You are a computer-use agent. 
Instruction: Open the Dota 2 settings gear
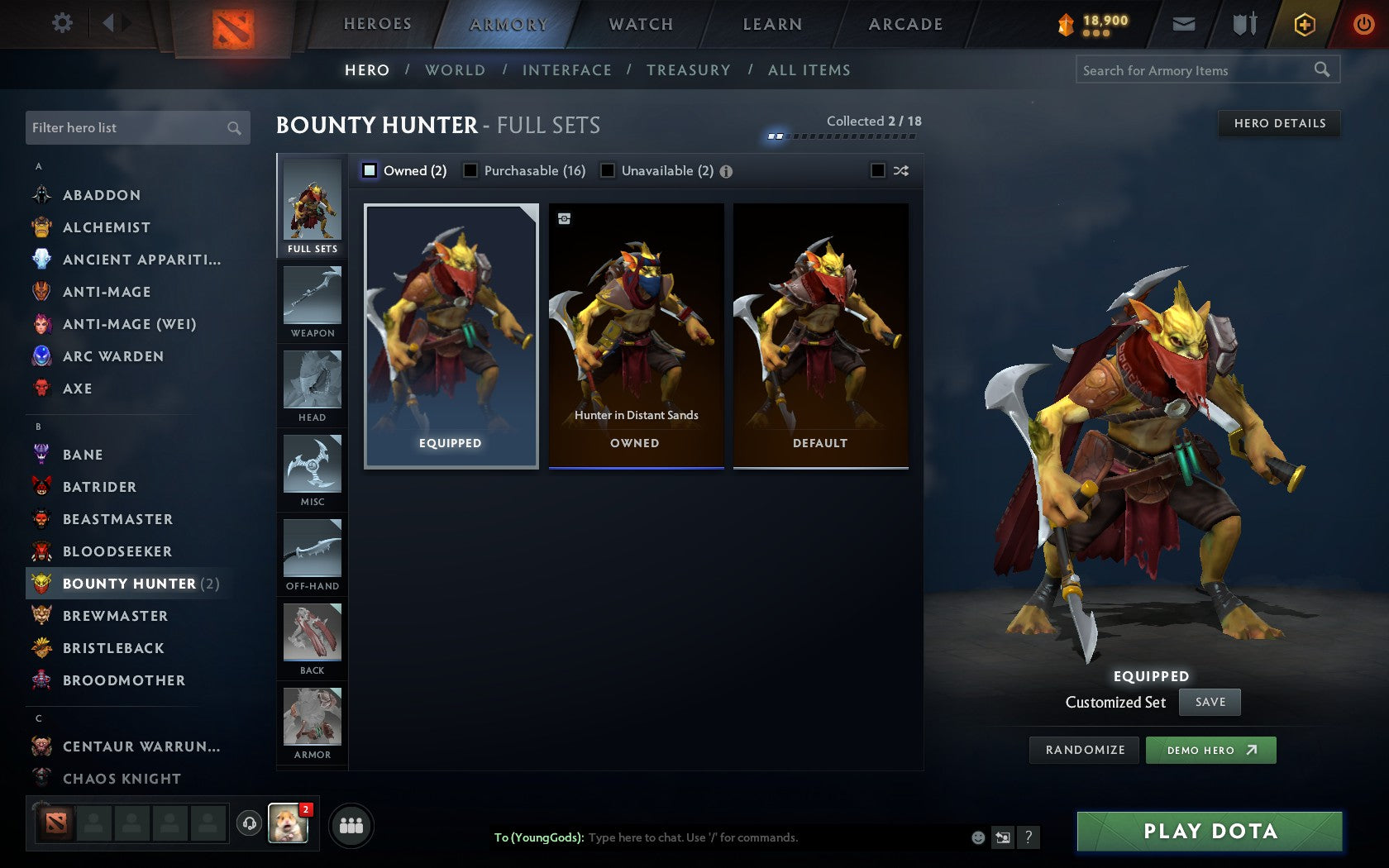(x=60, y=24)
